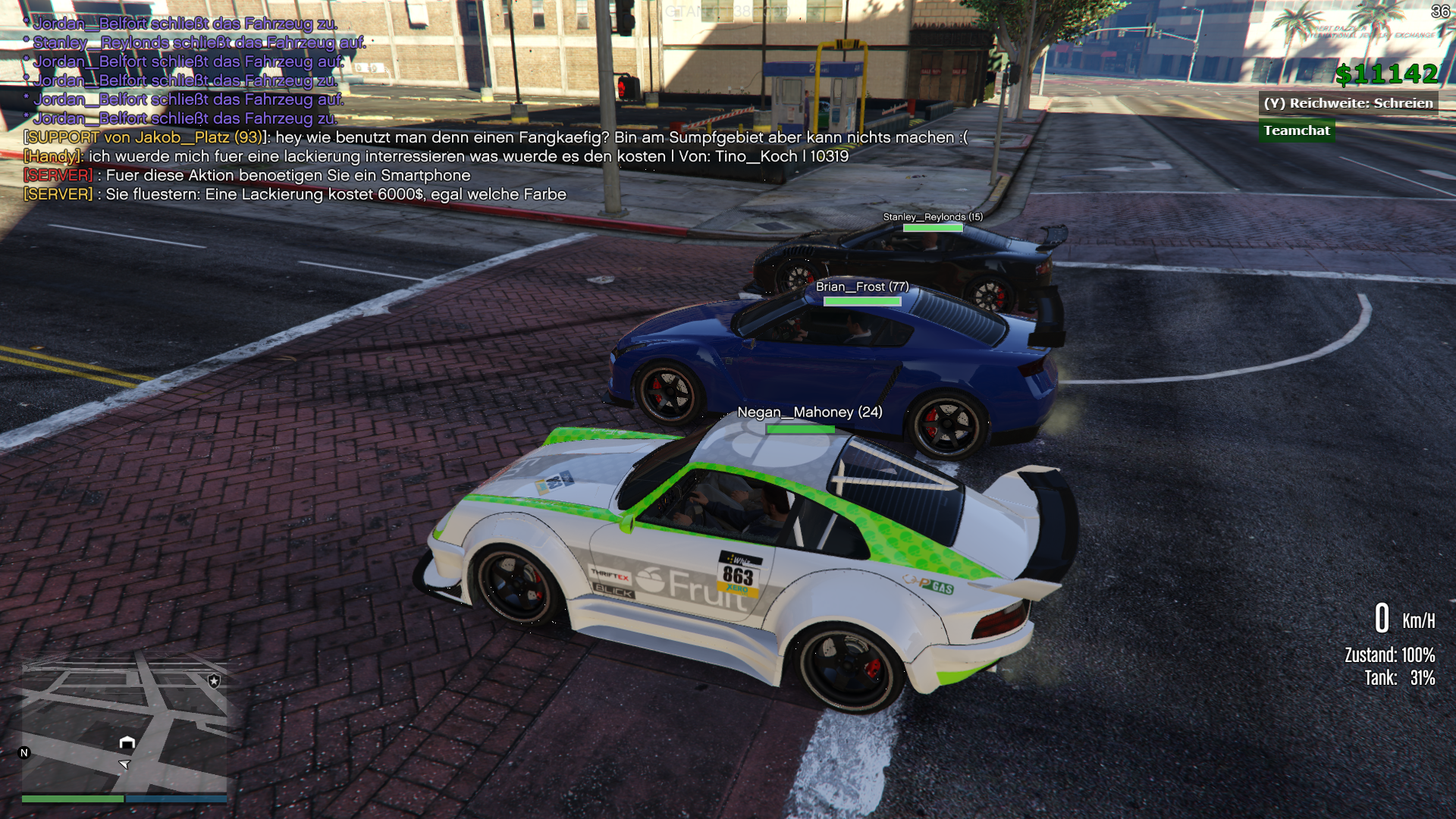Image resolution: width=1456 pixels, height=819 pixels.
Task: Click the Handy message from Tino_Koch
Action: (435, 156)
